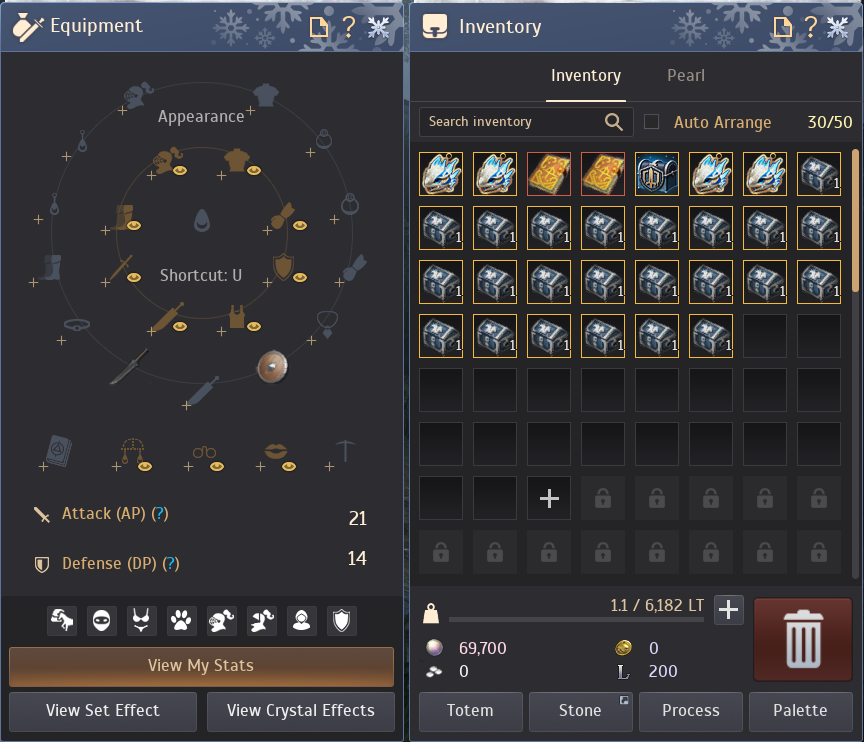Select the equipped round shield slot

271,366
